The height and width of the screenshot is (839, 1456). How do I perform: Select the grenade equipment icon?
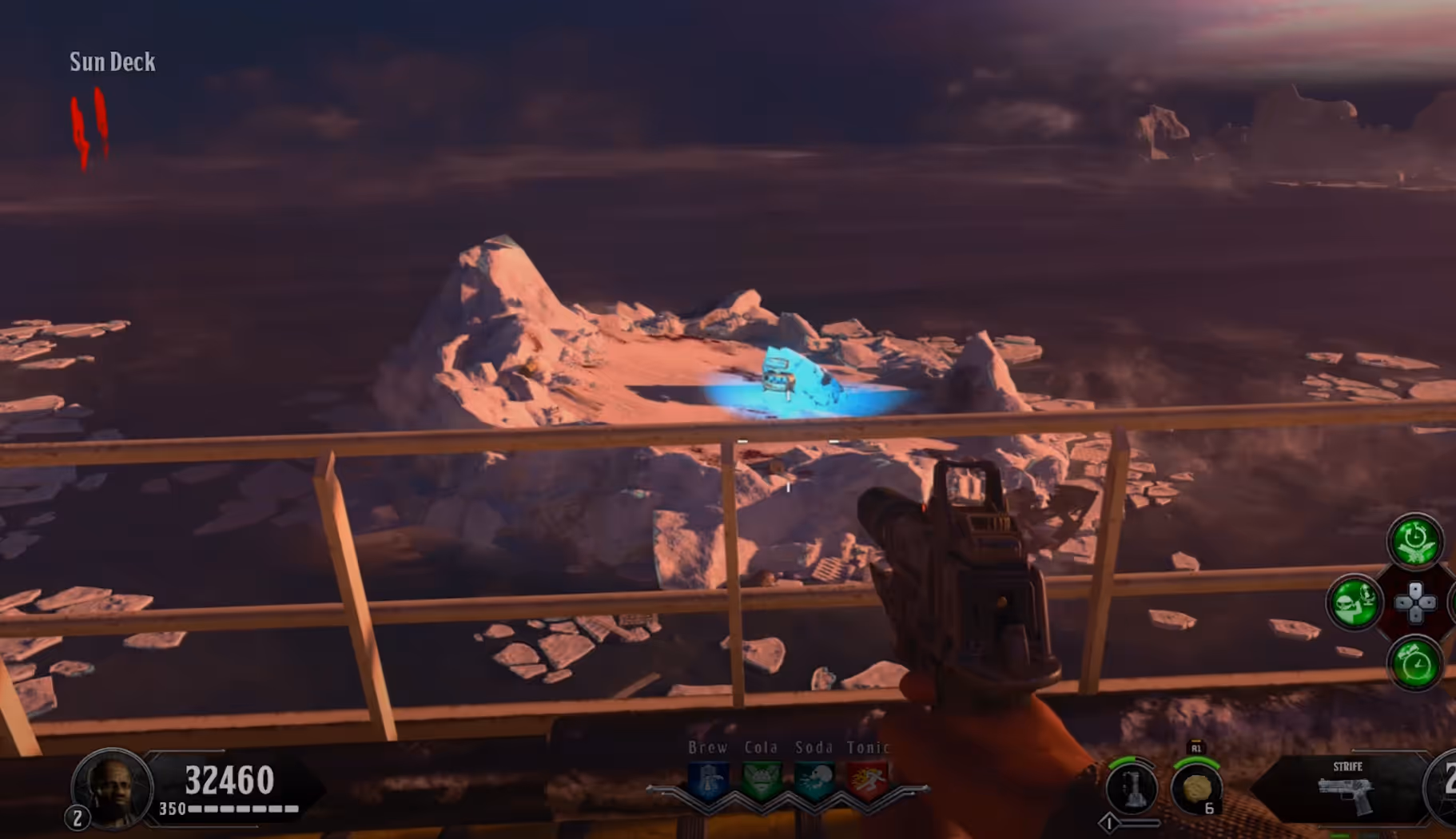point(1196,788)
